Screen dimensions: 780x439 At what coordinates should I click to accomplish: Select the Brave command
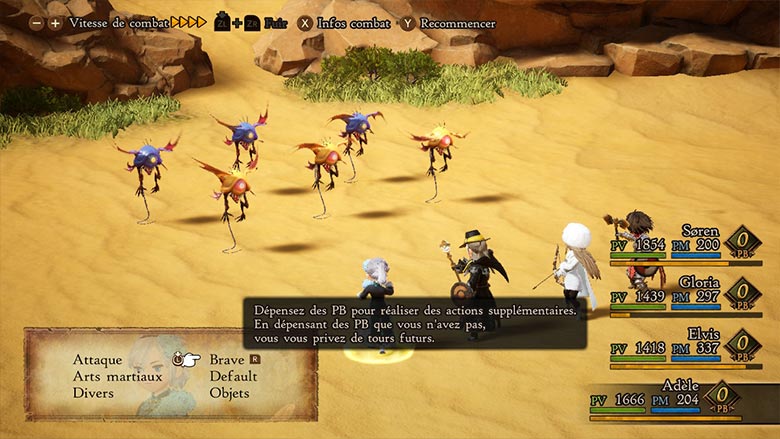click(x=228, y=360)
